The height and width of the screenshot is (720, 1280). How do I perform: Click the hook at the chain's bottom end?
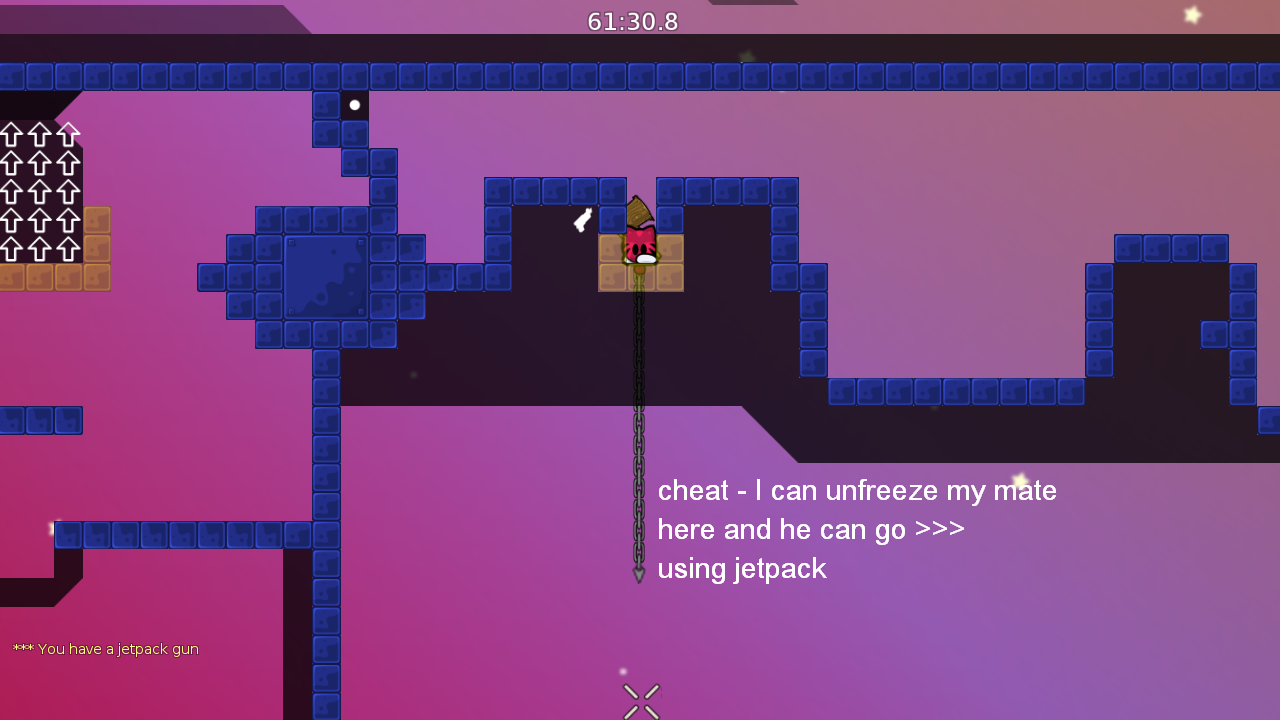[x=639, y=573]
